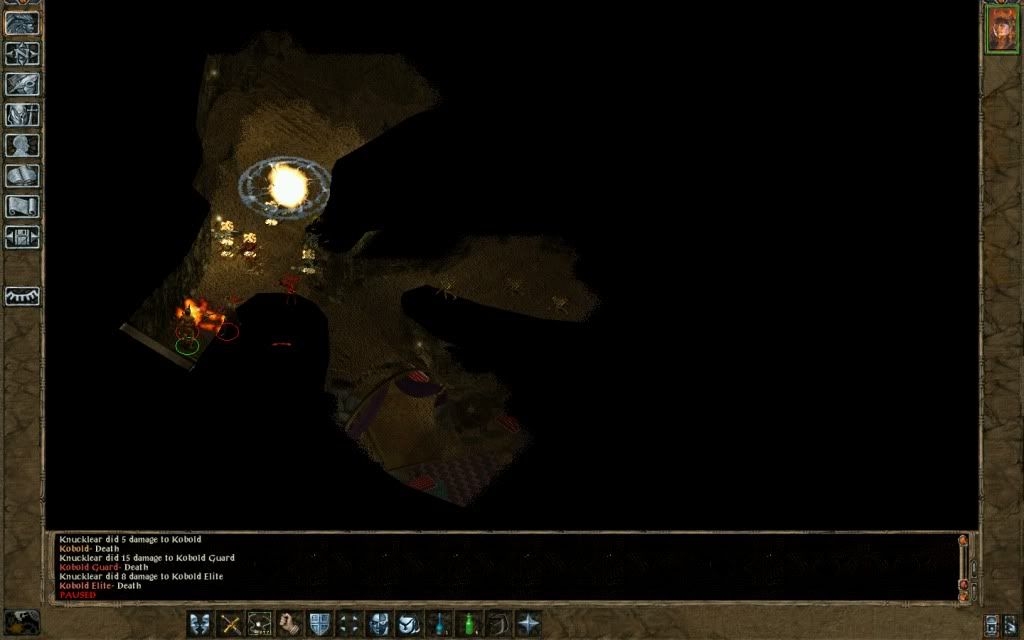Image resolution: width=1024 pixels, height=640 pixels.
Task: Click the closed-eye rest button
Action: pos(22,297)
